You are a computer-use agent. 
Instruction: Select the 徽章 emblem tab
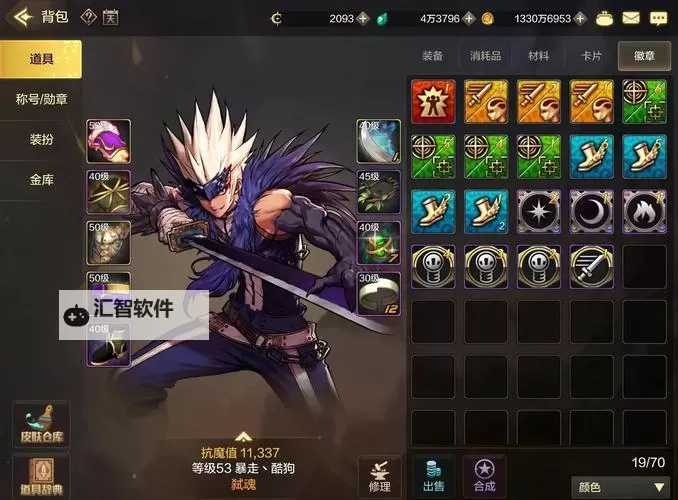(x=644, y=57)
